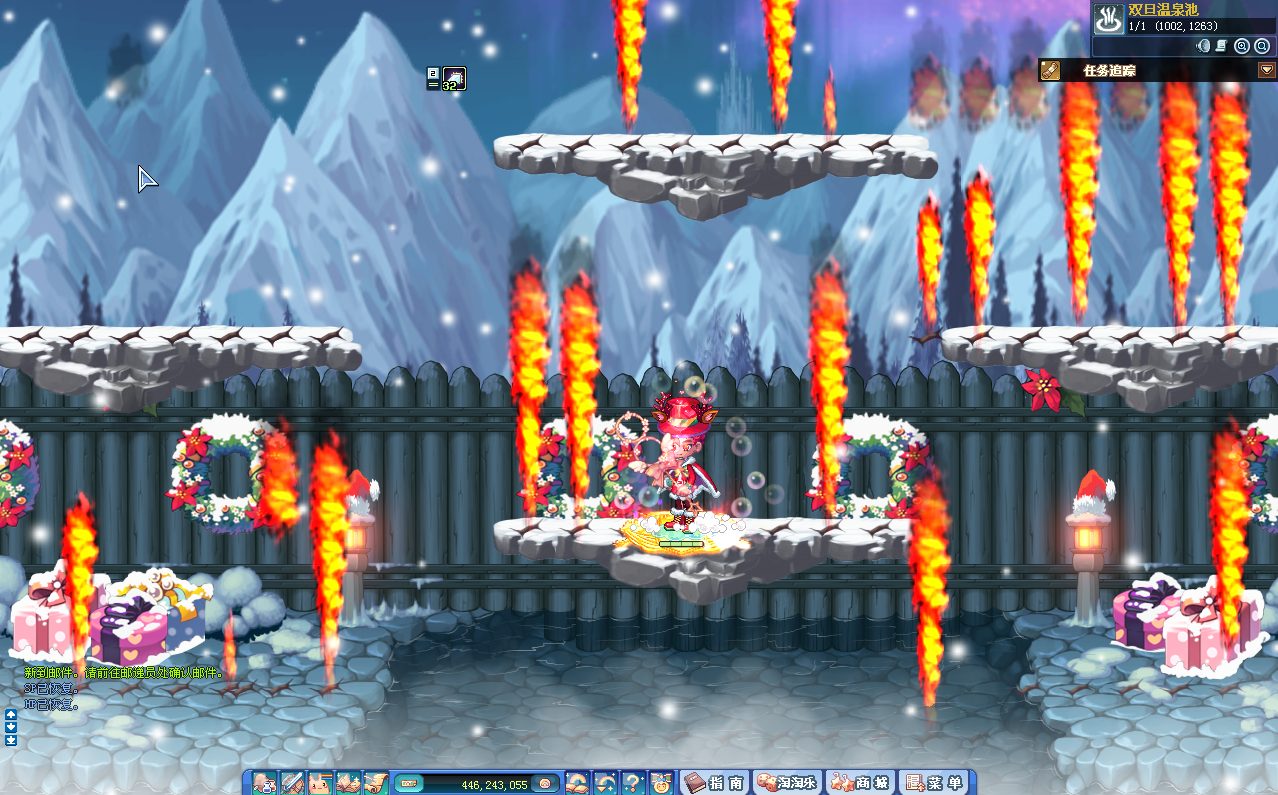Image resolution: width=1278 pixels, height=795 pixels.
Task: Click the question mark help icon
Action: (x=632, y=783)
